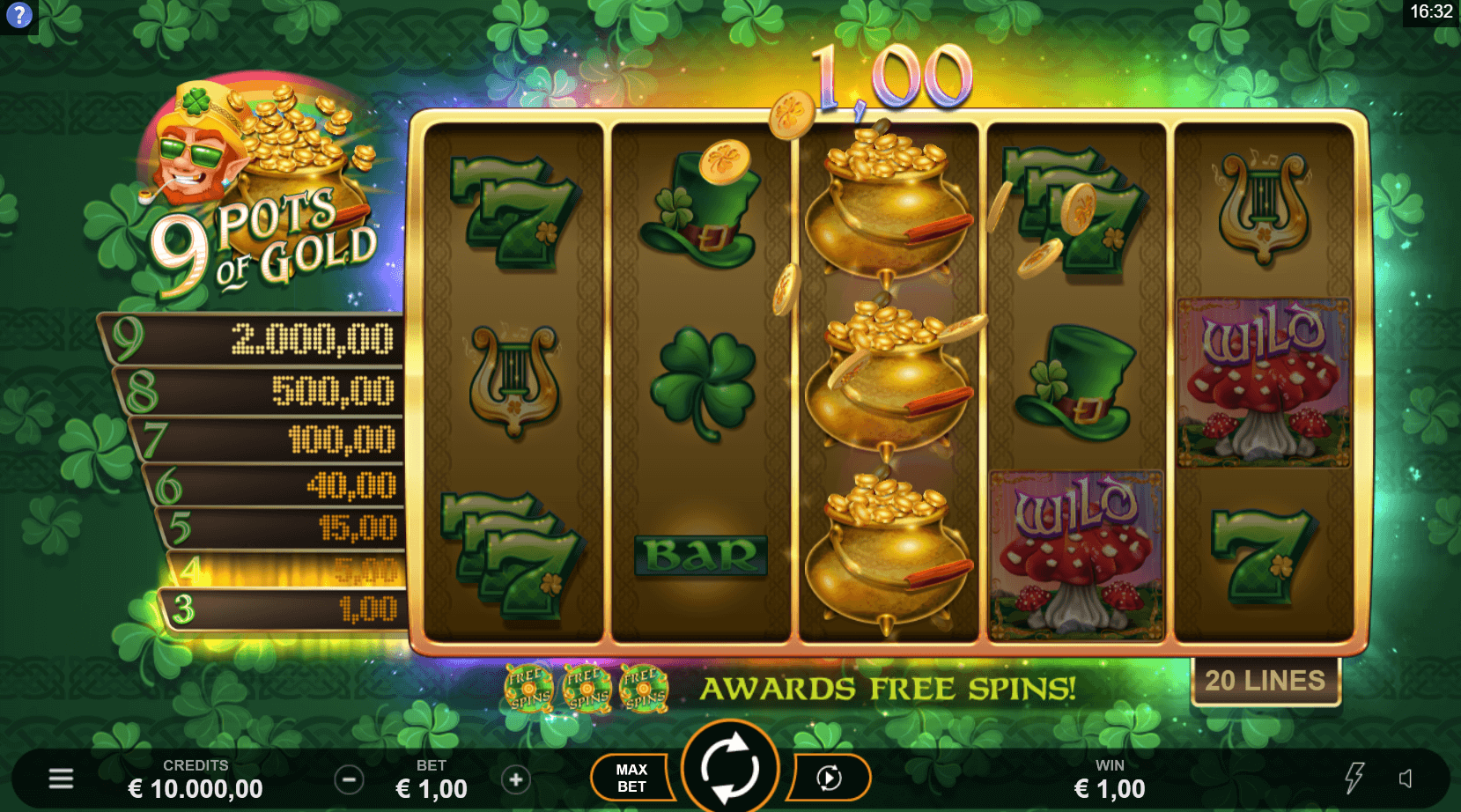
Task: Click the 20 LINES button
Action: pos(1265,679)
